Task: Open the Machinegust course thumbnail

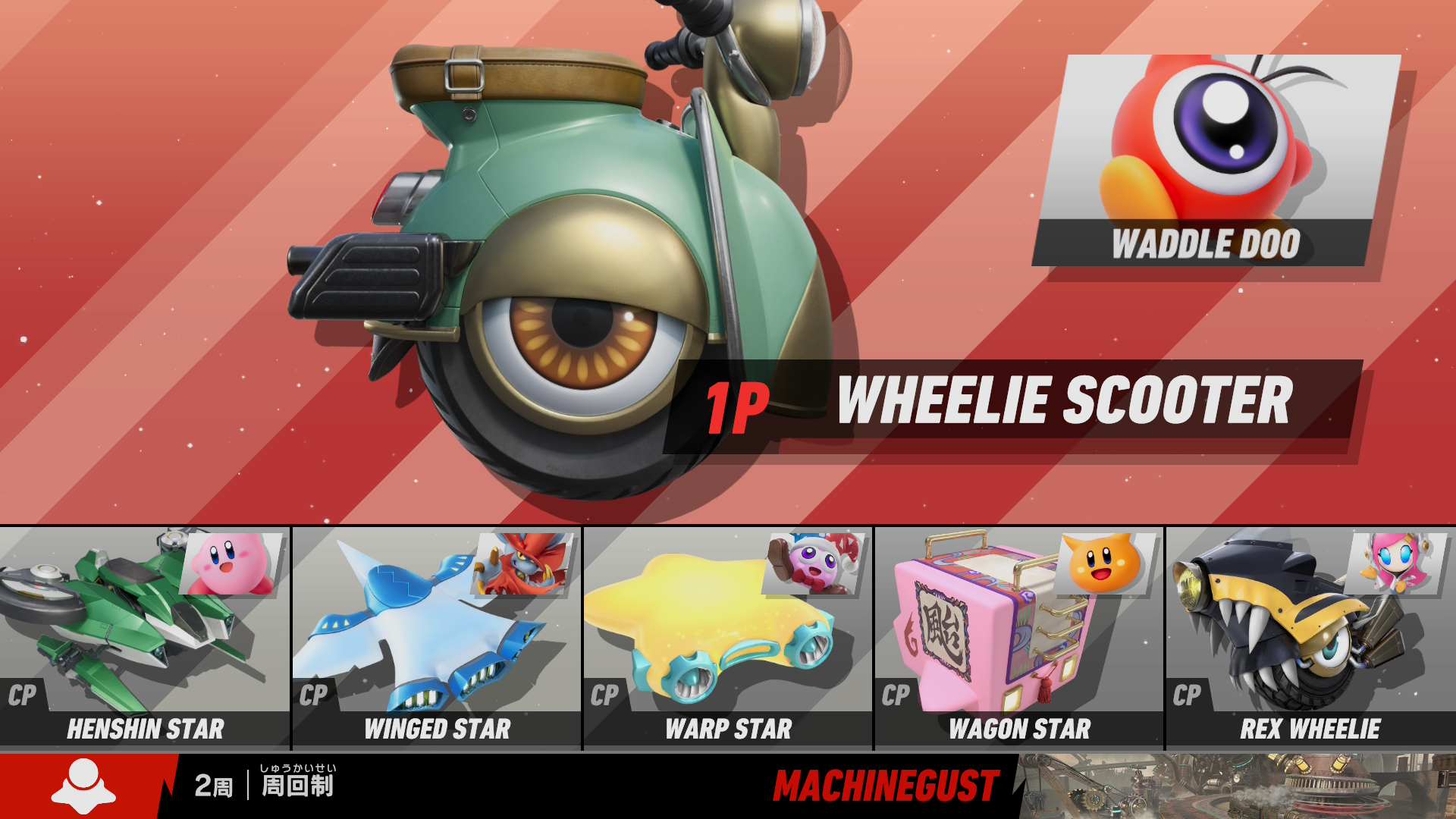Action: (x=1238, y=786)
